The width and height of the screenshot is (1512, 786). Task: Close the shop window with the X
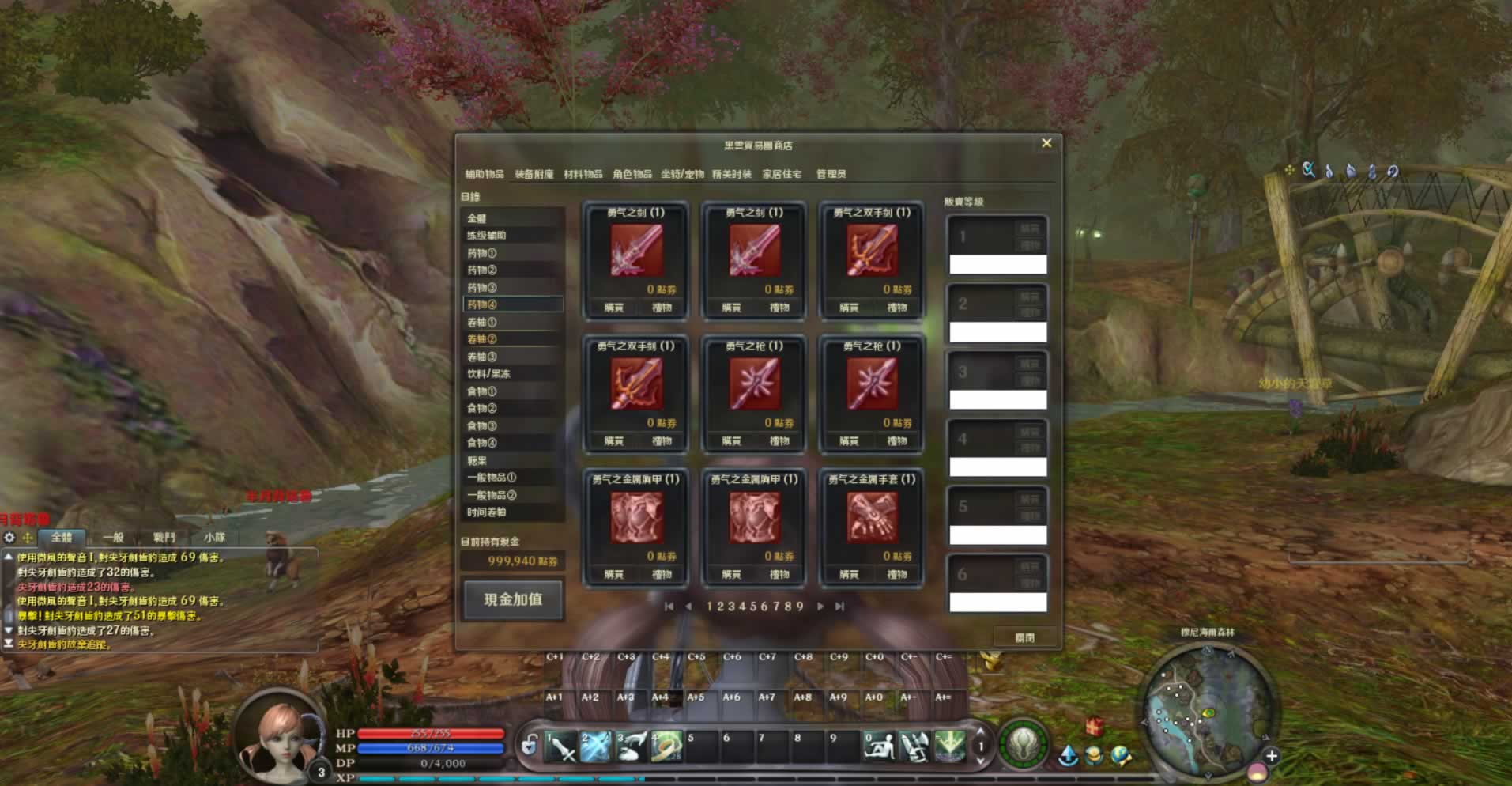point(1046,143)
